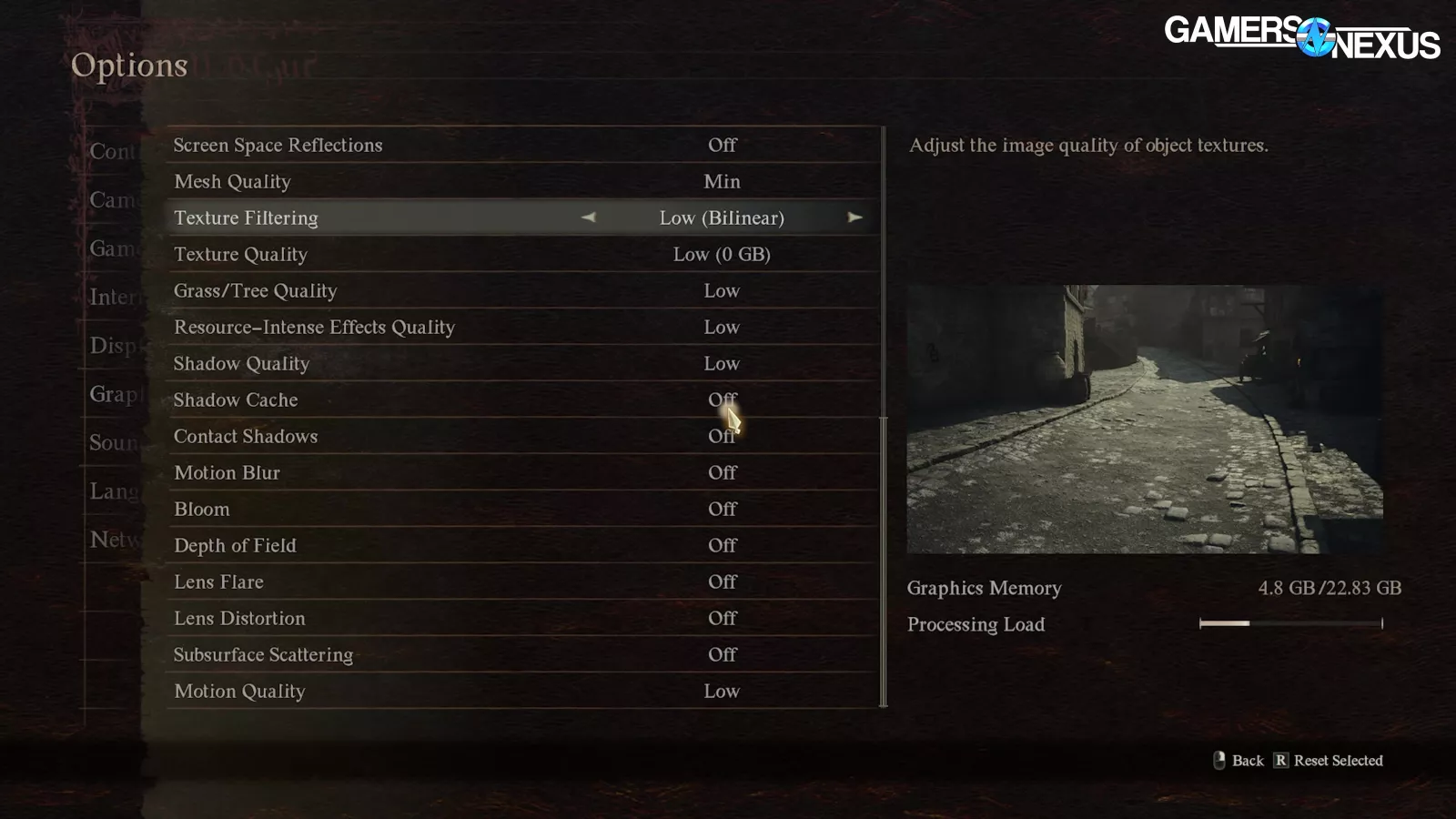
Task: Open the Grass/Tree Quality setting
Action: point(523,290)
